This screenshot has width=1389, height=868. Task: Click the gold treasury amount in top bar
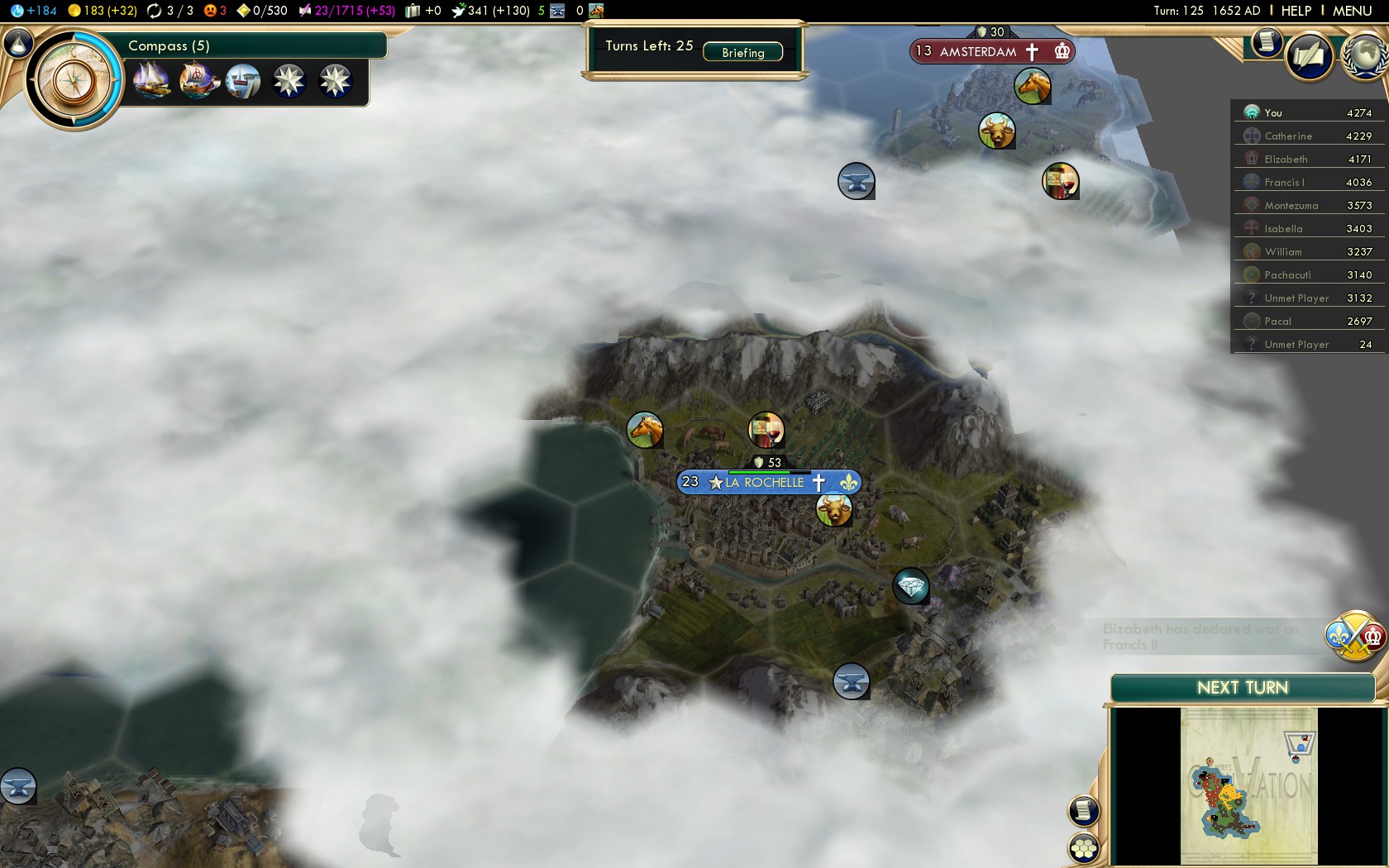(x=103, y=11)
